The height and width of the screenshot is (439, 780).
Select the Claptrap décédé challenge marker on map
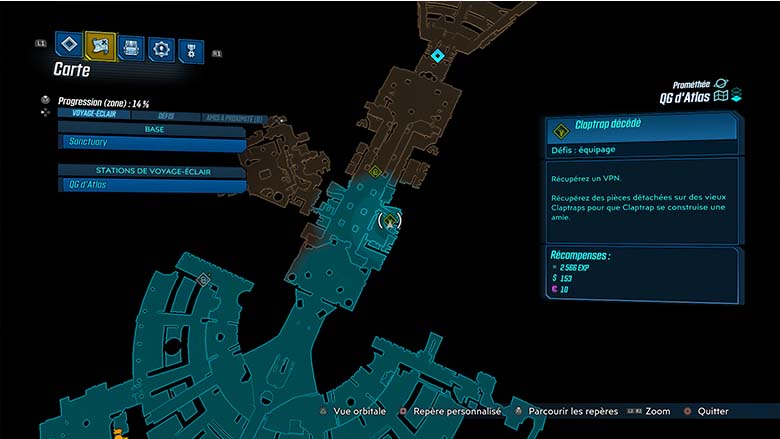pyautogui.click(x=391, y=220)
